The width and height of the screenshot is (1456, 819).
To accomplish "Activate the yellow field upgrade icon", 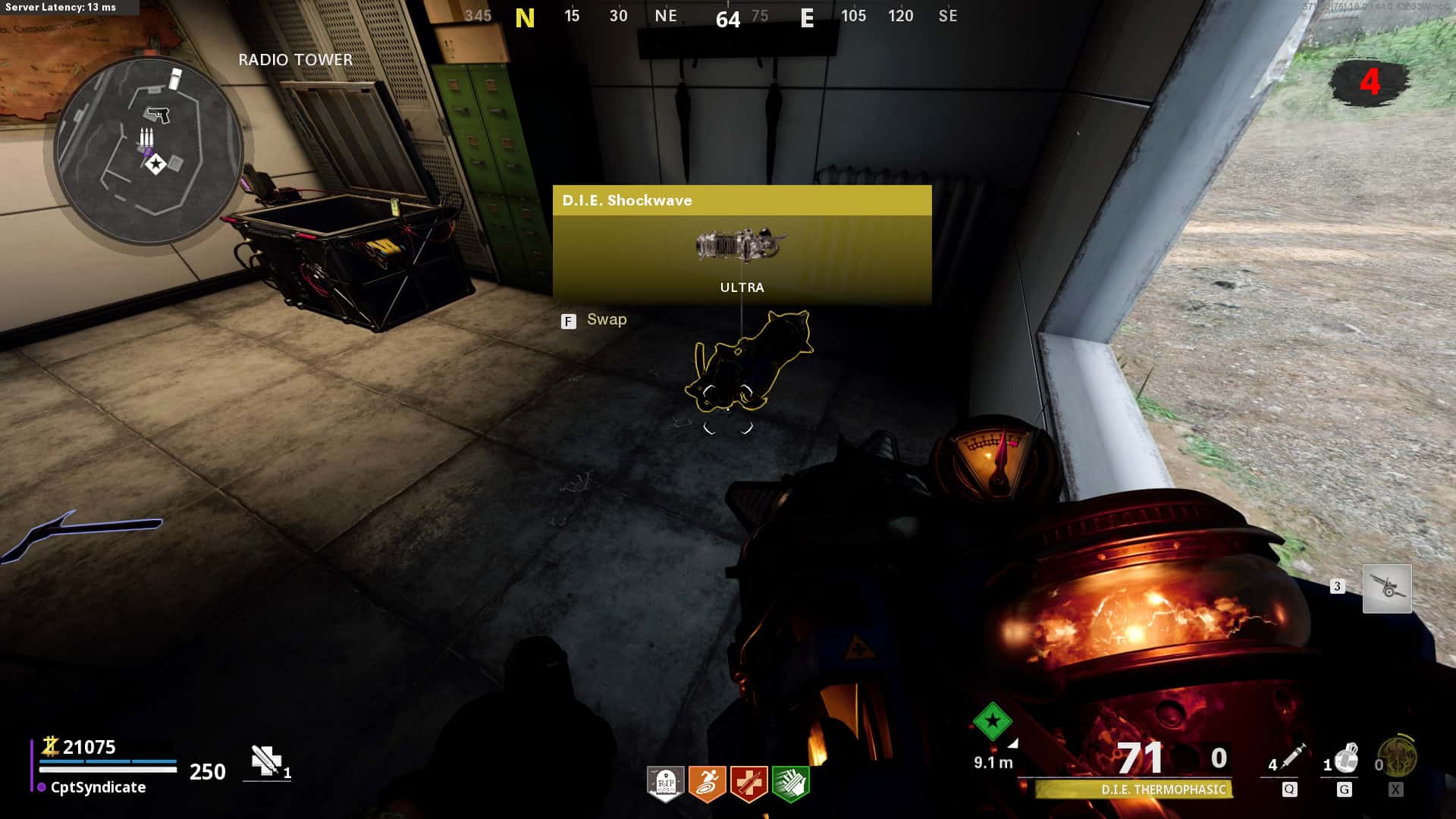I will pyautogui.click(x=1397, y=756).
